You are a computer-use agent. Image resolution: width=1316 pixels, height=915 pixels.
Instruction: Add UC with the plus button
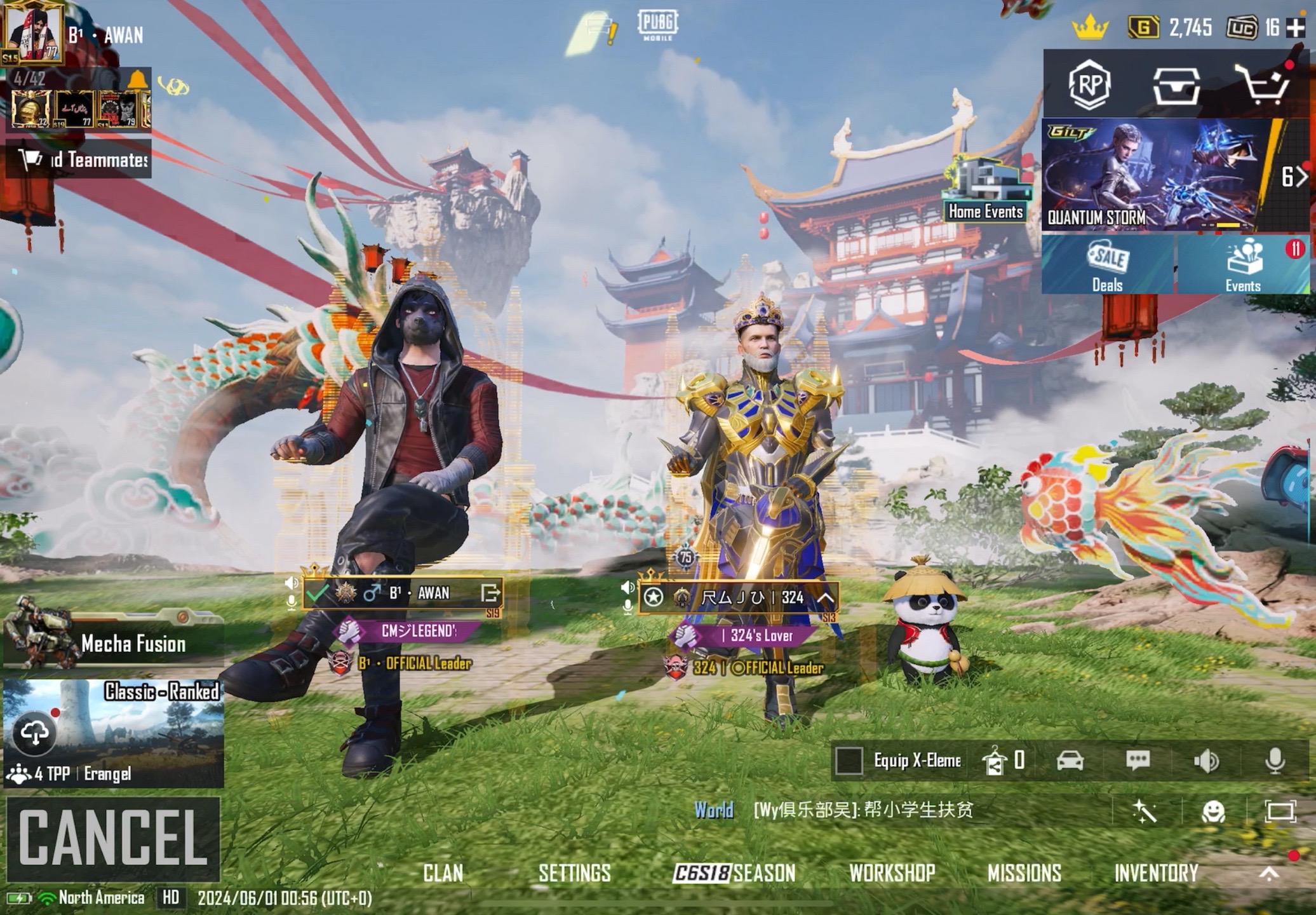coord(1295,28)
